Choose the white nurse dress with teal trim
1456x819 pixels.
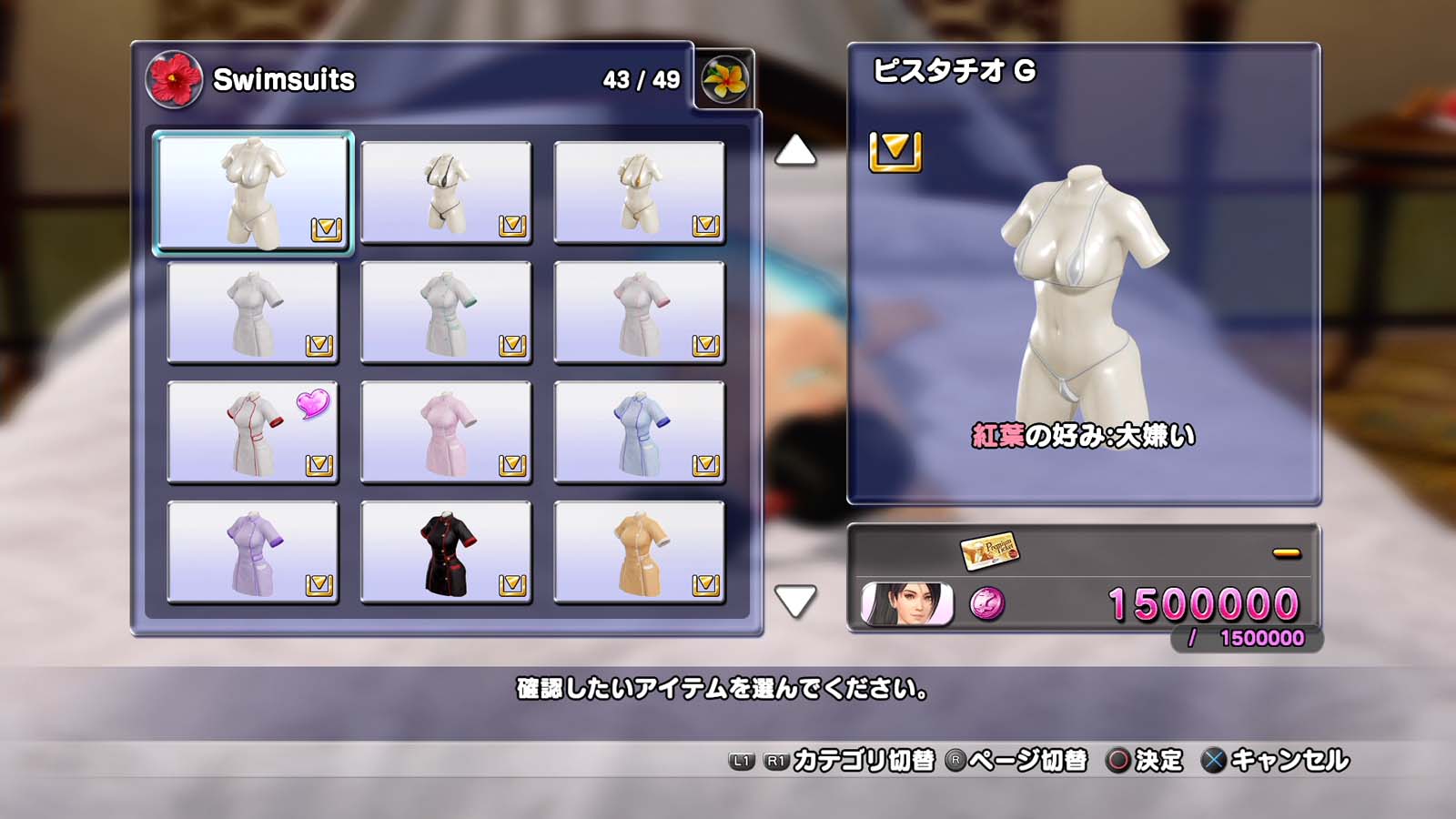(x=446, y=312)
